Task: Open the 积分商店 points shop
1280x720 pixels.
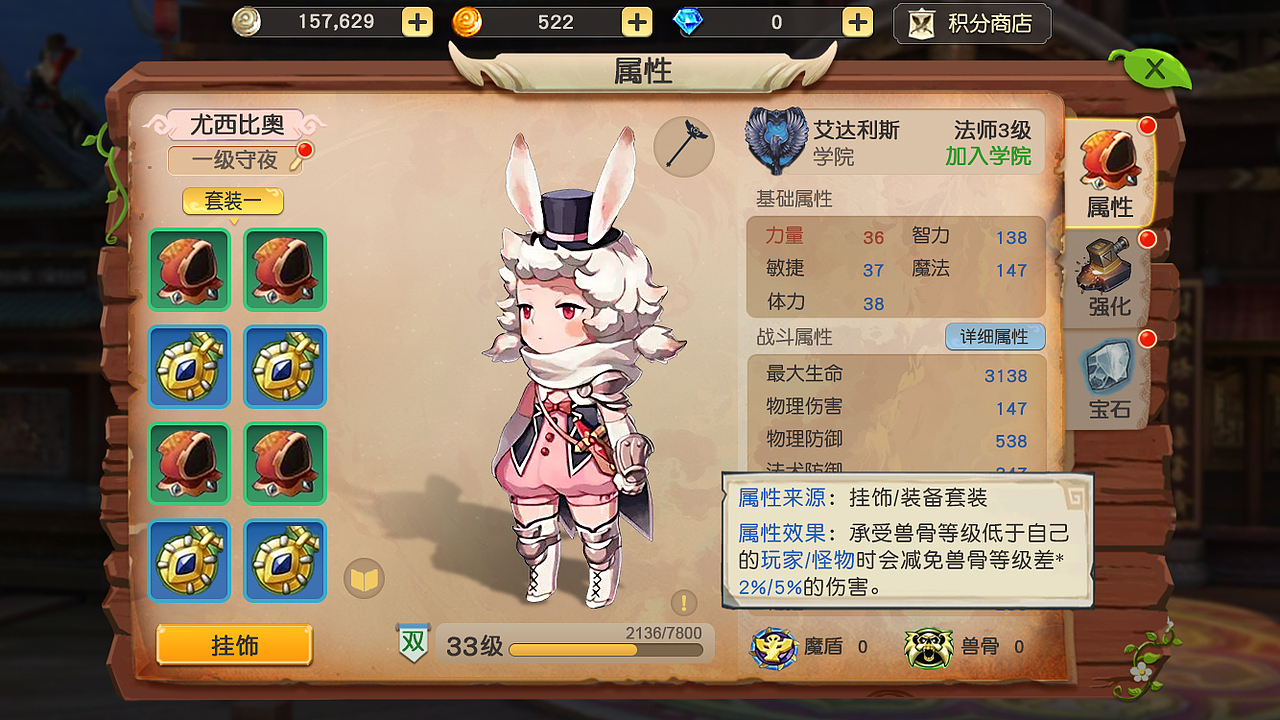Action: (971, 22)
